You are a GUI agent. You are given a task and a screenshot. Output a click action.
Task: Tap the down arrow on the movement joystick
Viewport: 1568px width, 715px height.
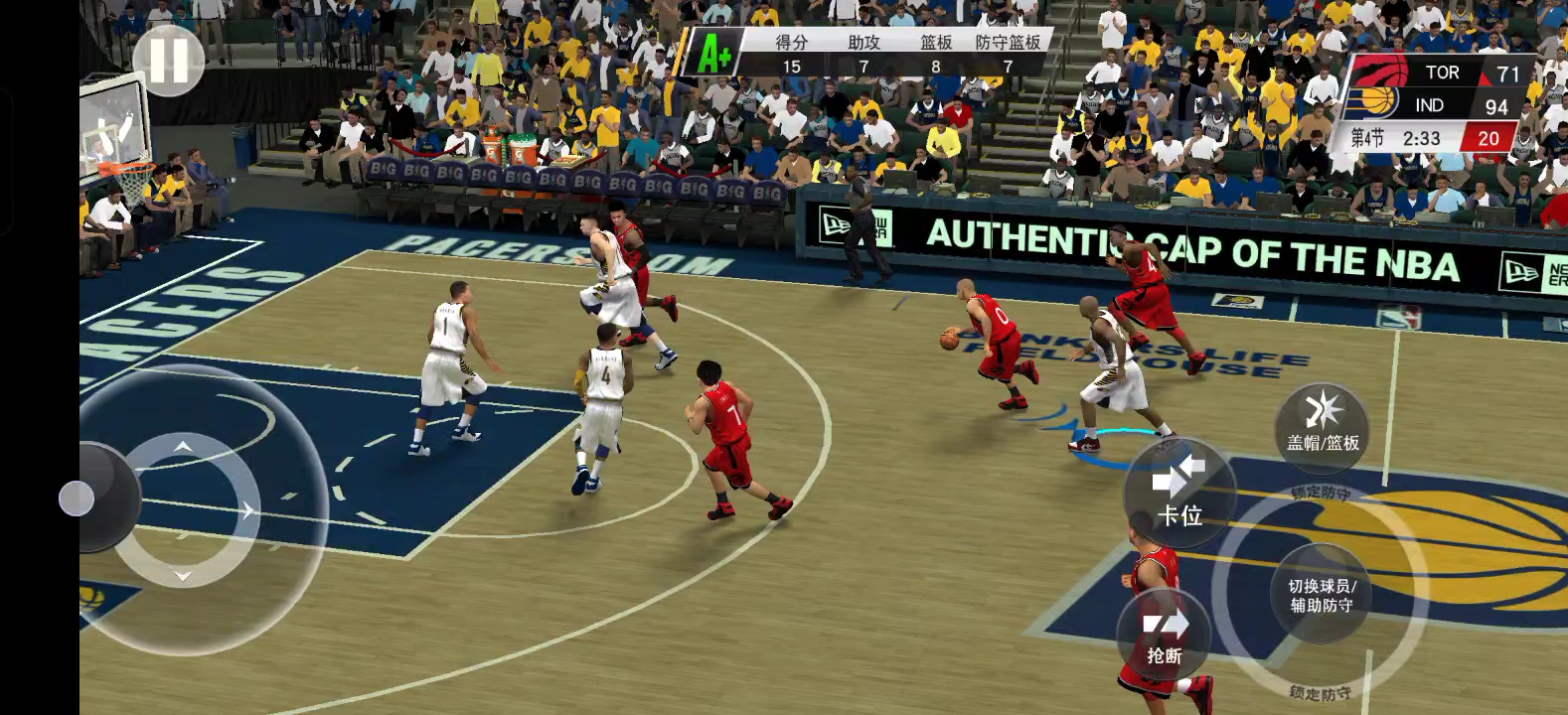[183, 576]
